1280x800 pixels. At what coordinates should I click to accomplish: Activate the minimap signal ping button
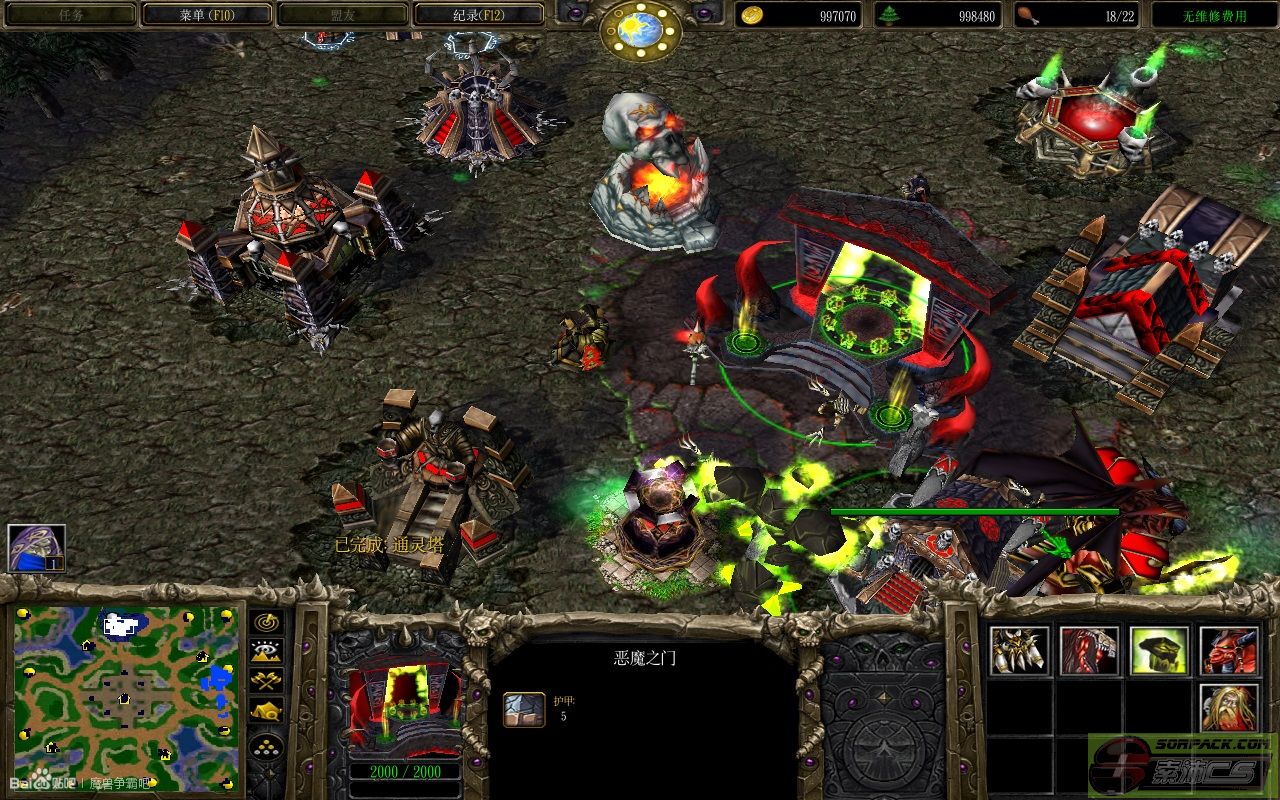coord(267,622)
